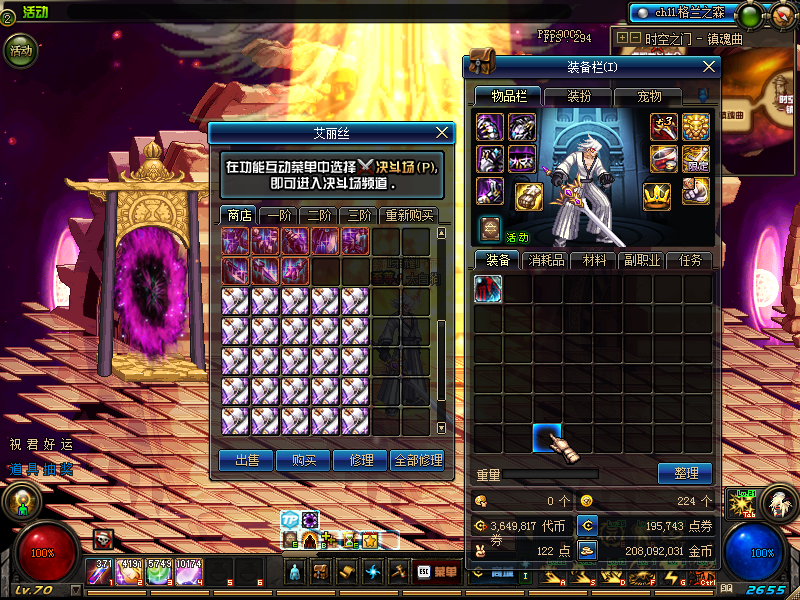Click the 购买 buy button
Image resolution: width=800 pixels, height=600 pixels.
pos(304,460)
